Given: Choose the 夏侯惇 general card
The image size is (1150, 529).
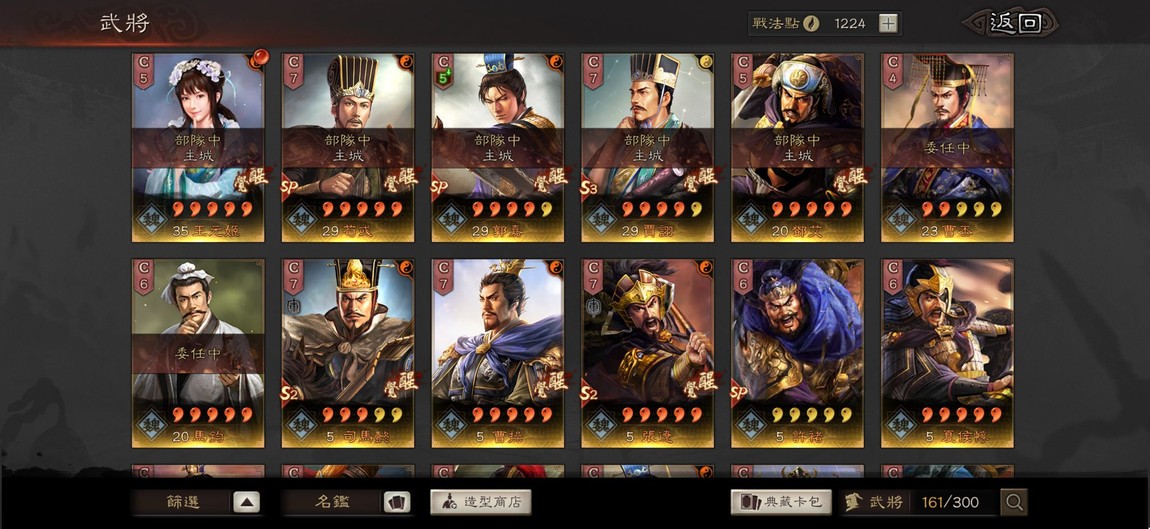Looking at the screenshot, I should 947,352.
